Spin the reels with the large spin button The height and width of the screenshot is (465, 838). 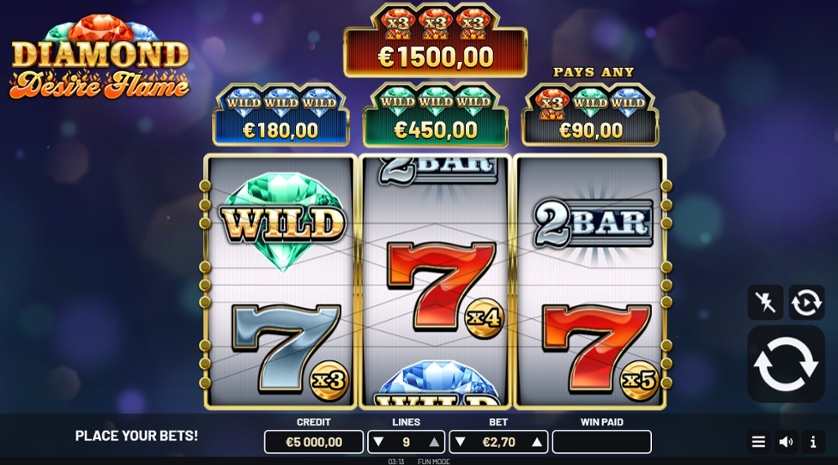[786, 363]
